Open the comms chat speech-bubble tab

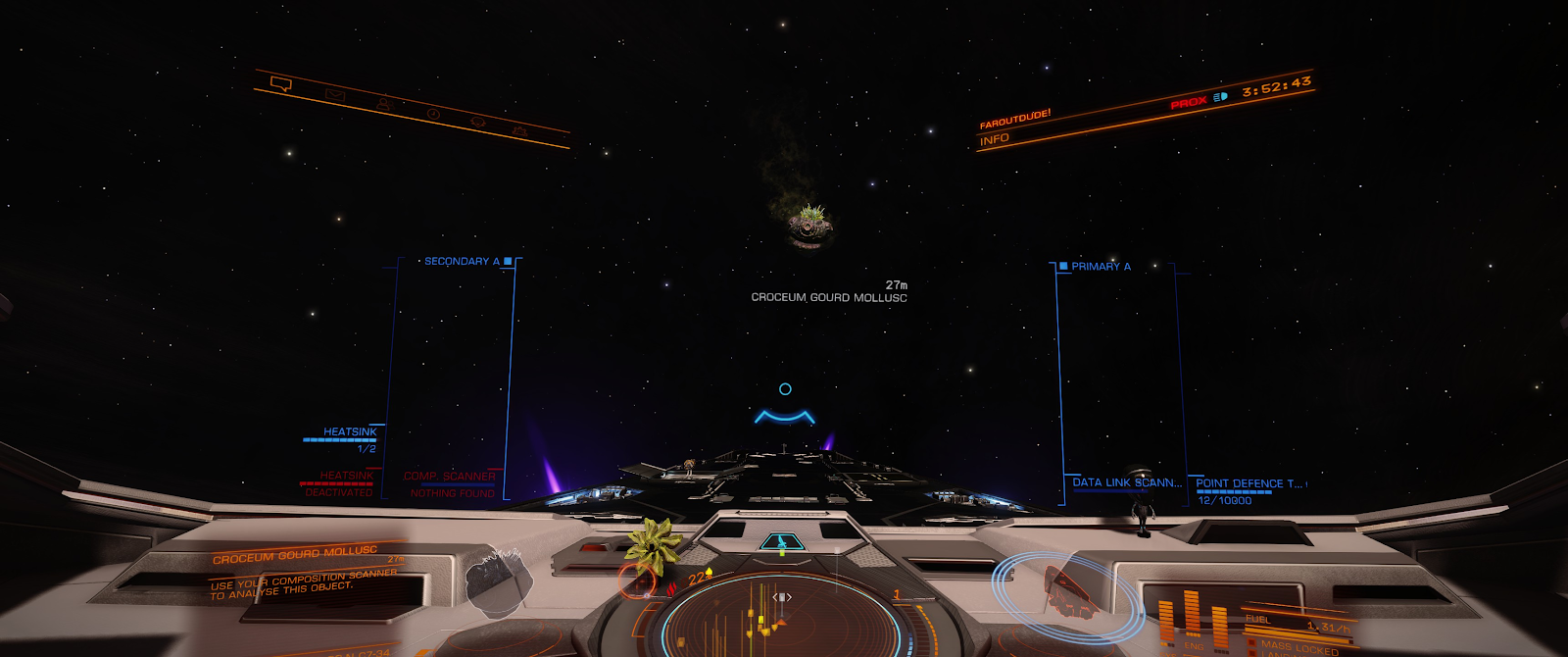(x=281, y=84)
